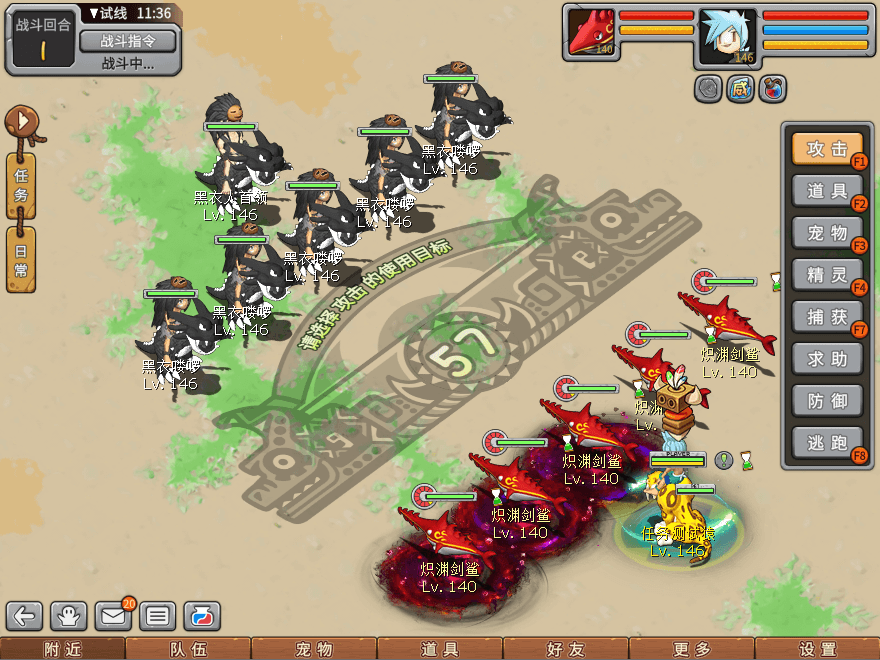Open the 宠物 tab in bottom bar

pos(314,649)
